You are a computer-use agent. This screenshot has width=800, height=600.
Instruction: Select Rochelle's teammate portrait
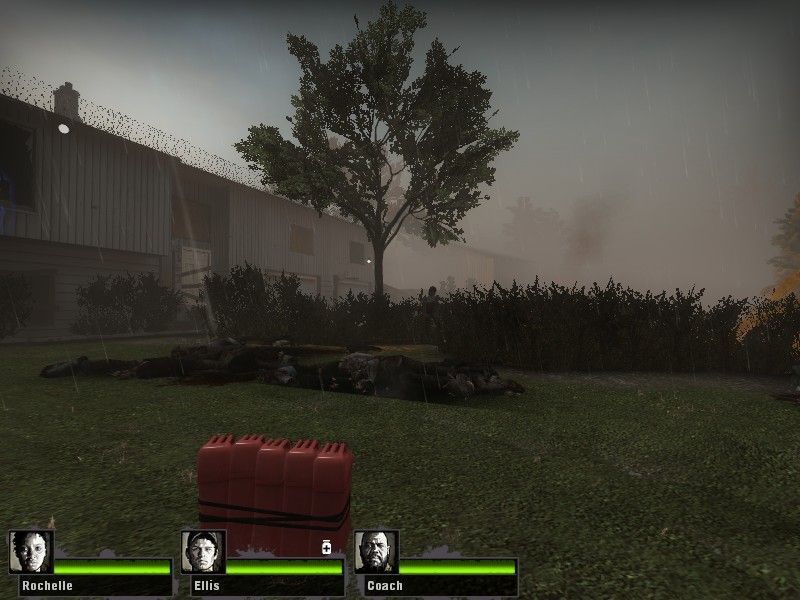click(x=30, y=552)
